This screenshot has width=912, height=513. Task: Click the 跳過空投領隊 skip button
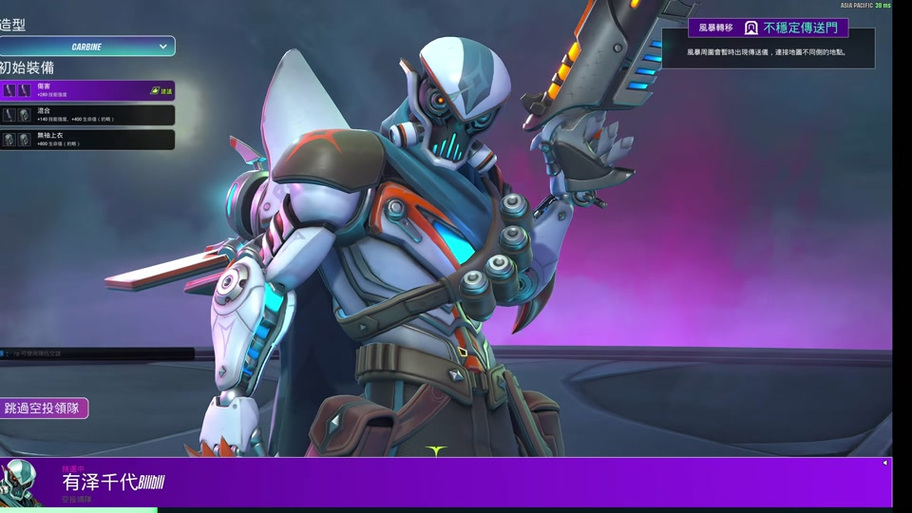43,408
